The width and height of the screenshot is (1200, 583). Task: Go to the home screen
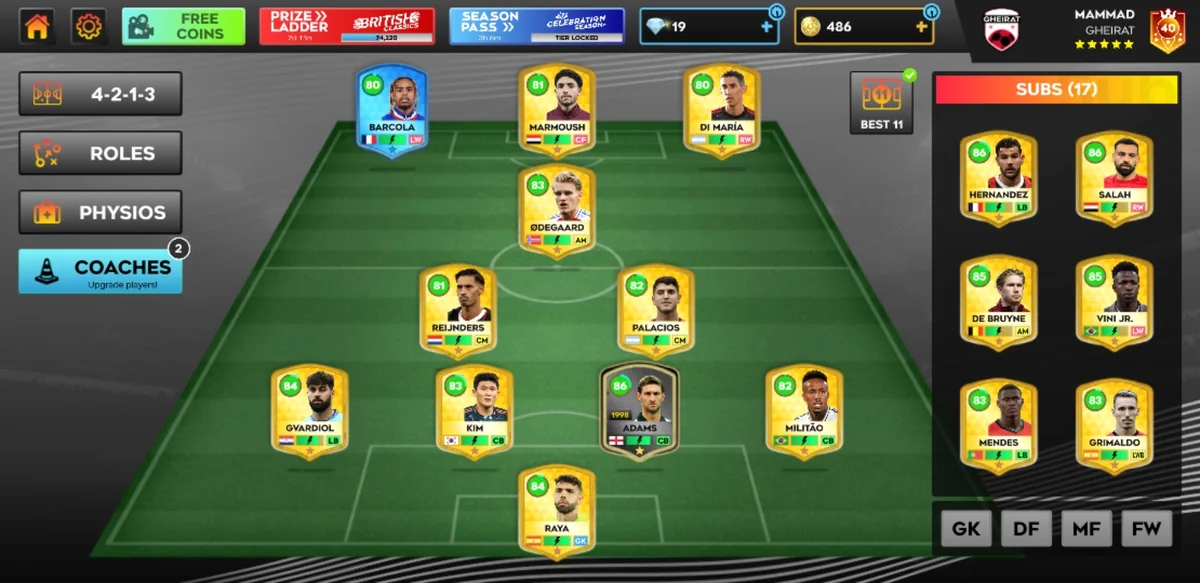[x=37, y=26]
